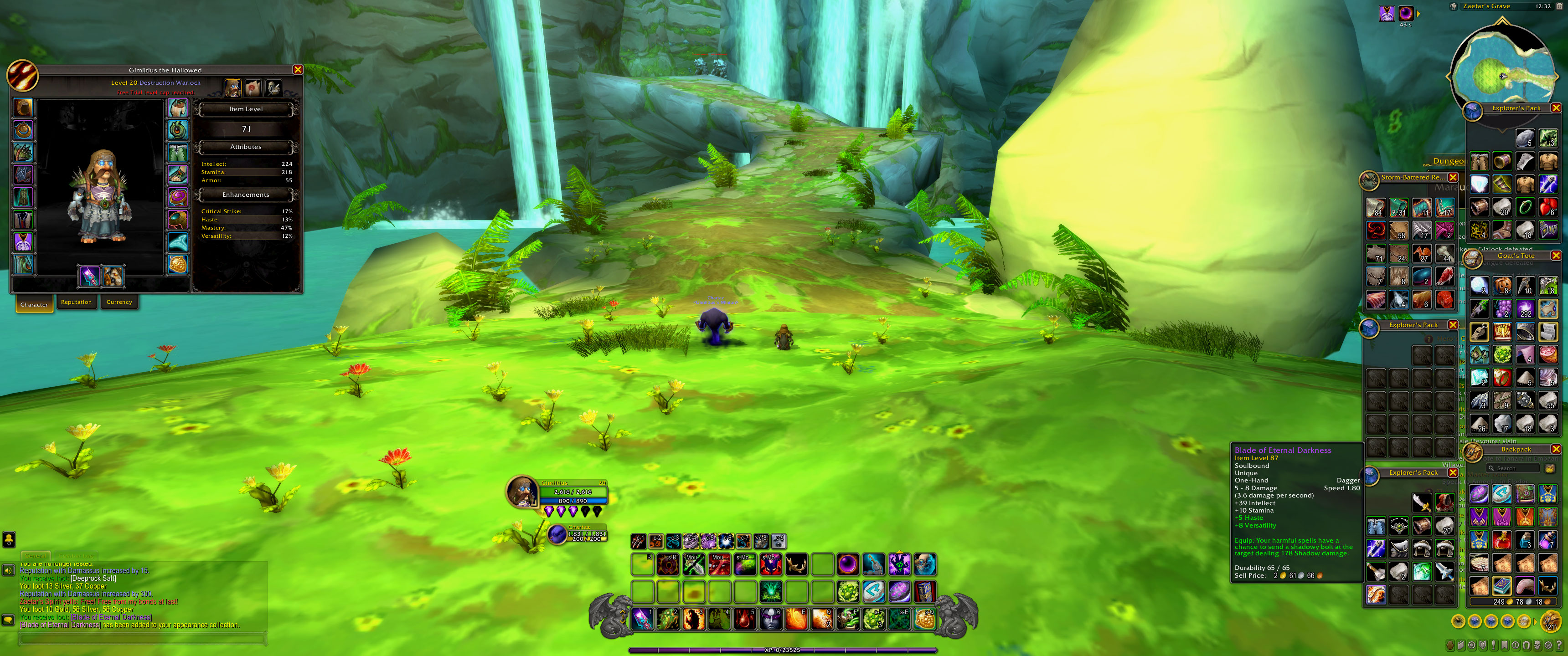Cast the fire spell bound to E
Image resolution: width=1568 pixels, height=656 pixels.
[796, 619]
